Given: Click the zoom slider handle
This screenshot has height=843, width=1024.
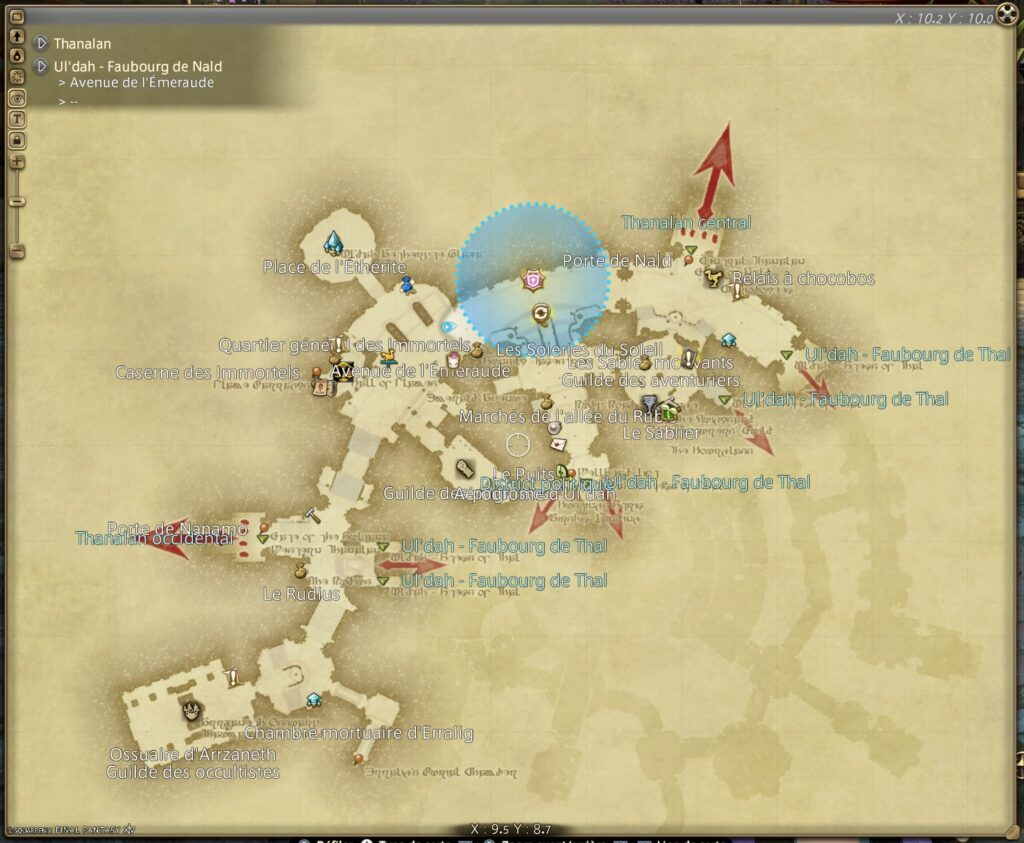Looking at the screenshot, I should (x=17, y=202).
